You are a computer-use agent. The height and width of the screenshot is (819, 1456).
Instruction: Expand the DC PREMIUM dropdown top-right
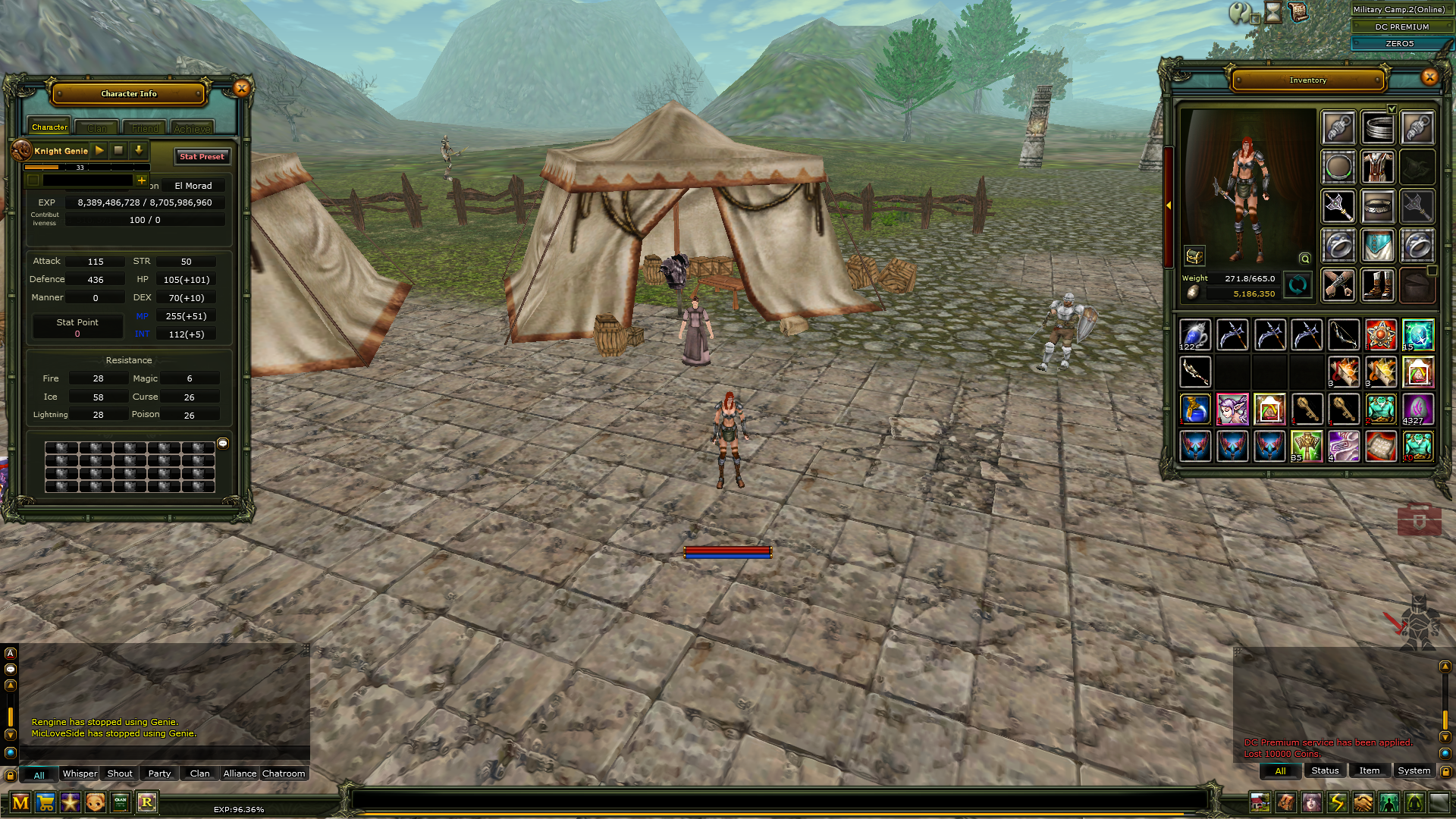1449,27
